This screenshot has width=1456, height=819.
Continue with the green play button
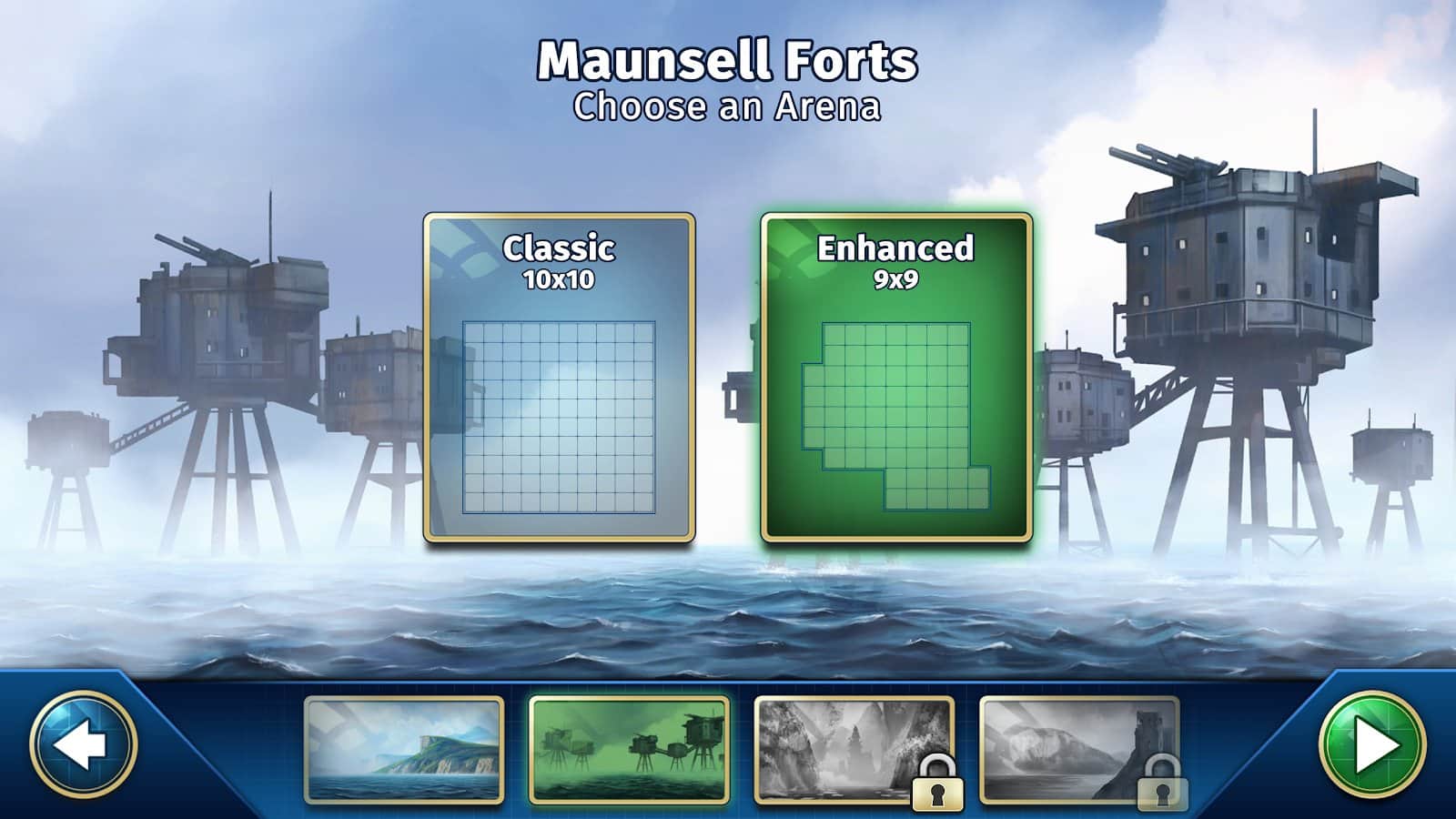1372,744
